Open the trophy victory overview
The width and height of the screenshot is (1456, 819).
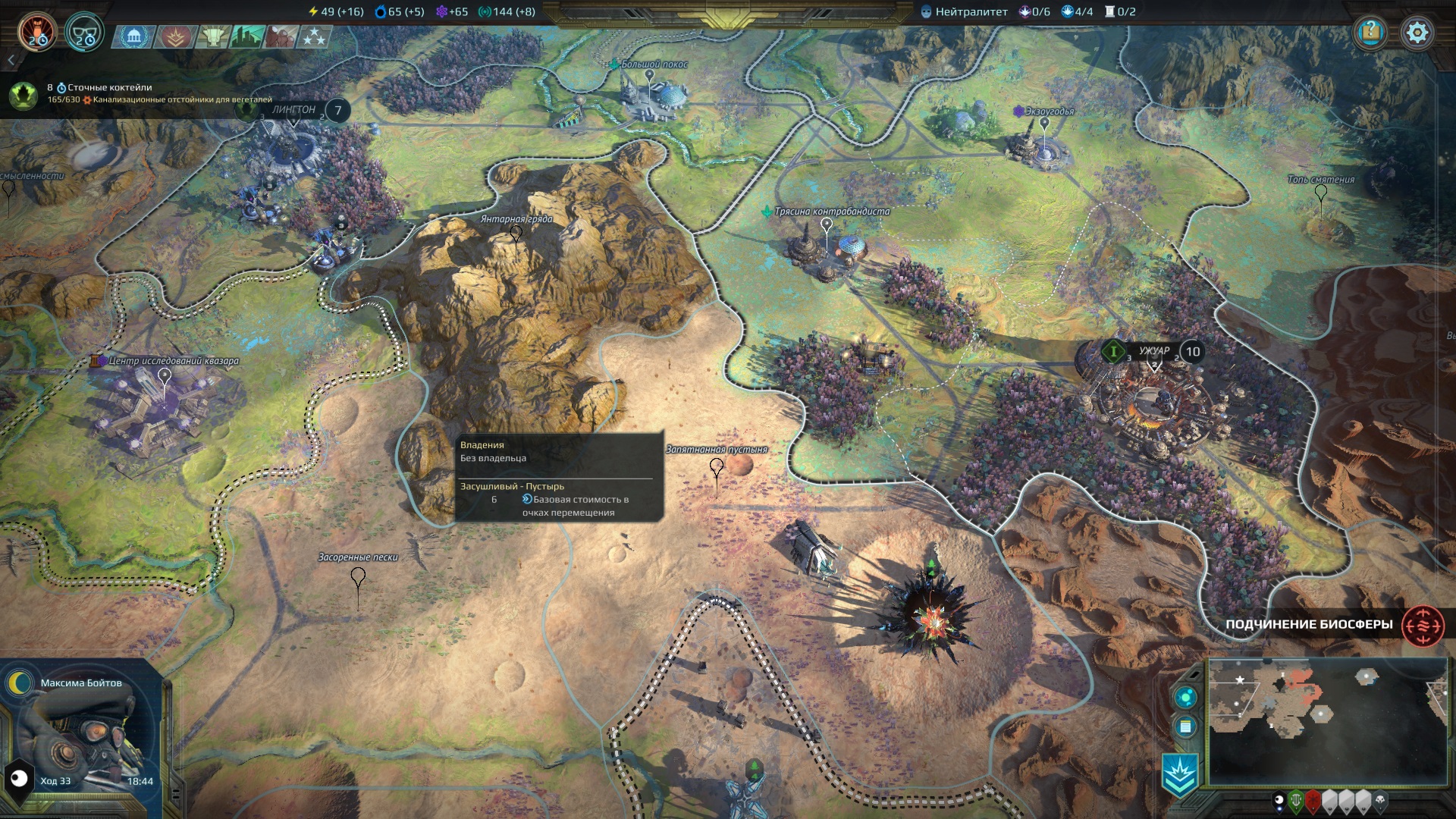(x=213, y=36)
